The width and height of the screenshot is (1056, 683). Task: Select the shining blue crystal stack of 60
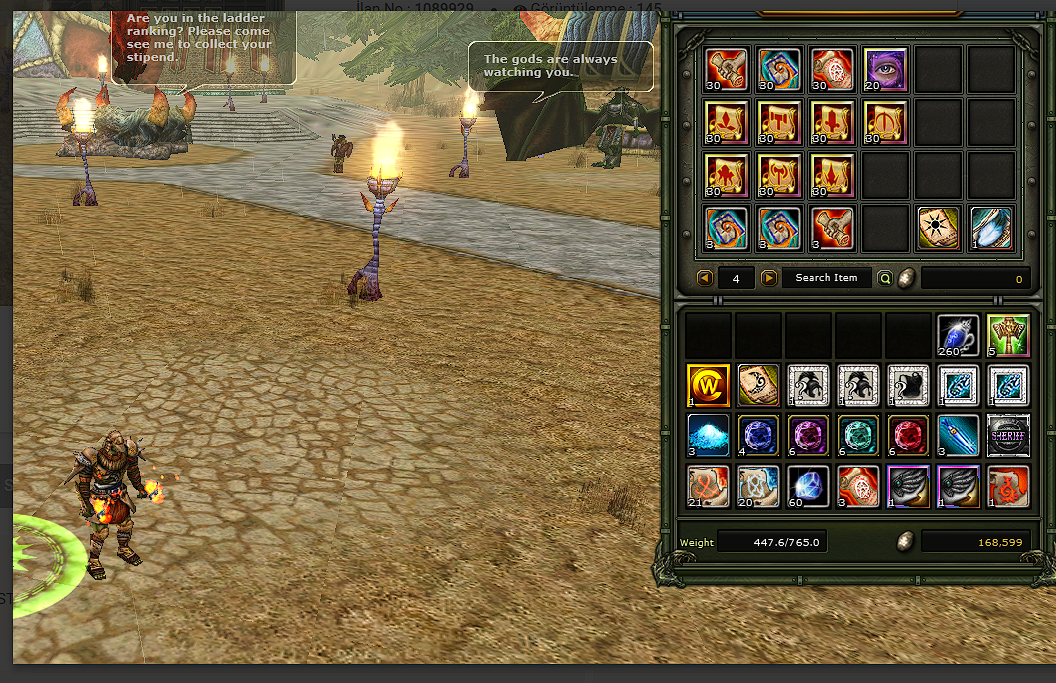(x=808, y=486)
